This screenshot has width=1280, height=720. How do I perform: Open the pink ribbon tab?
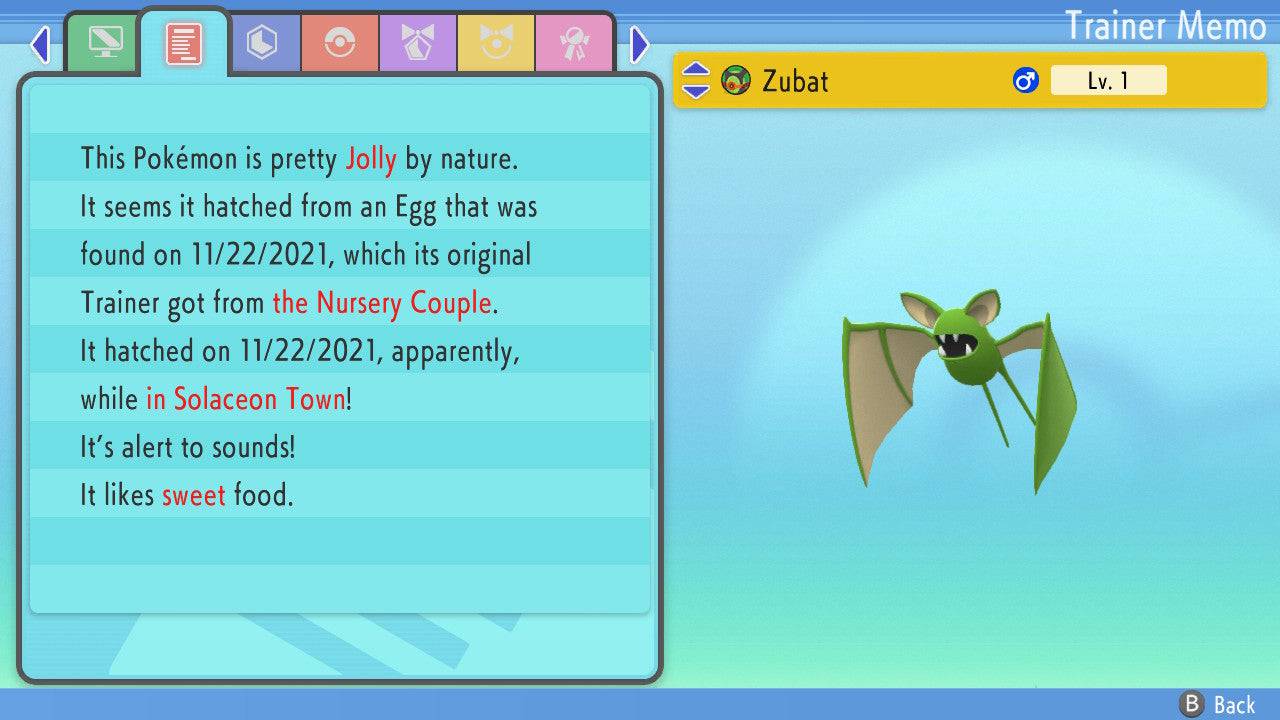tap(574, 43)
